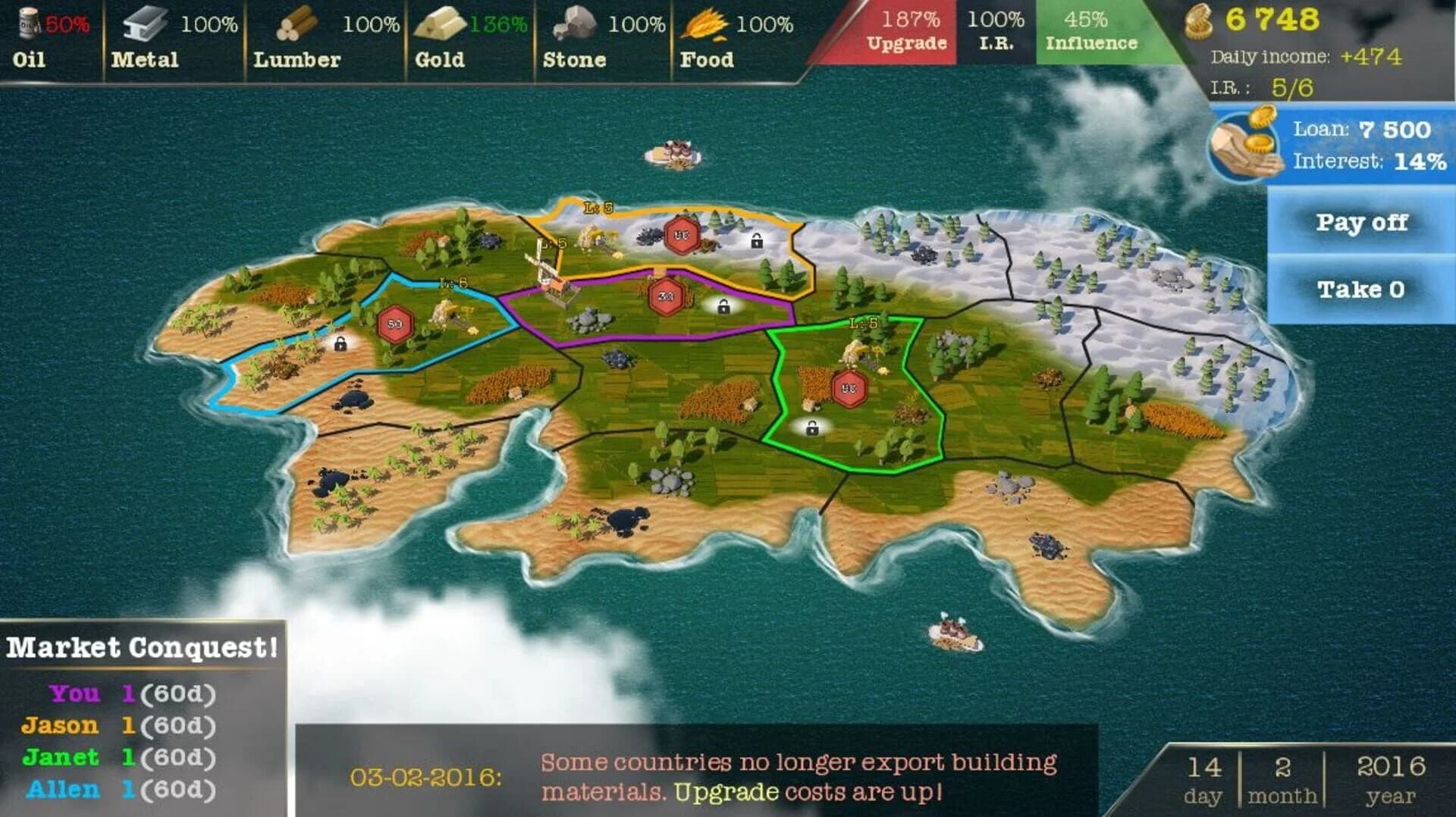Unlock the padlock in the blue region
The height and width of the screenshot is (817, 1456).
341,346
